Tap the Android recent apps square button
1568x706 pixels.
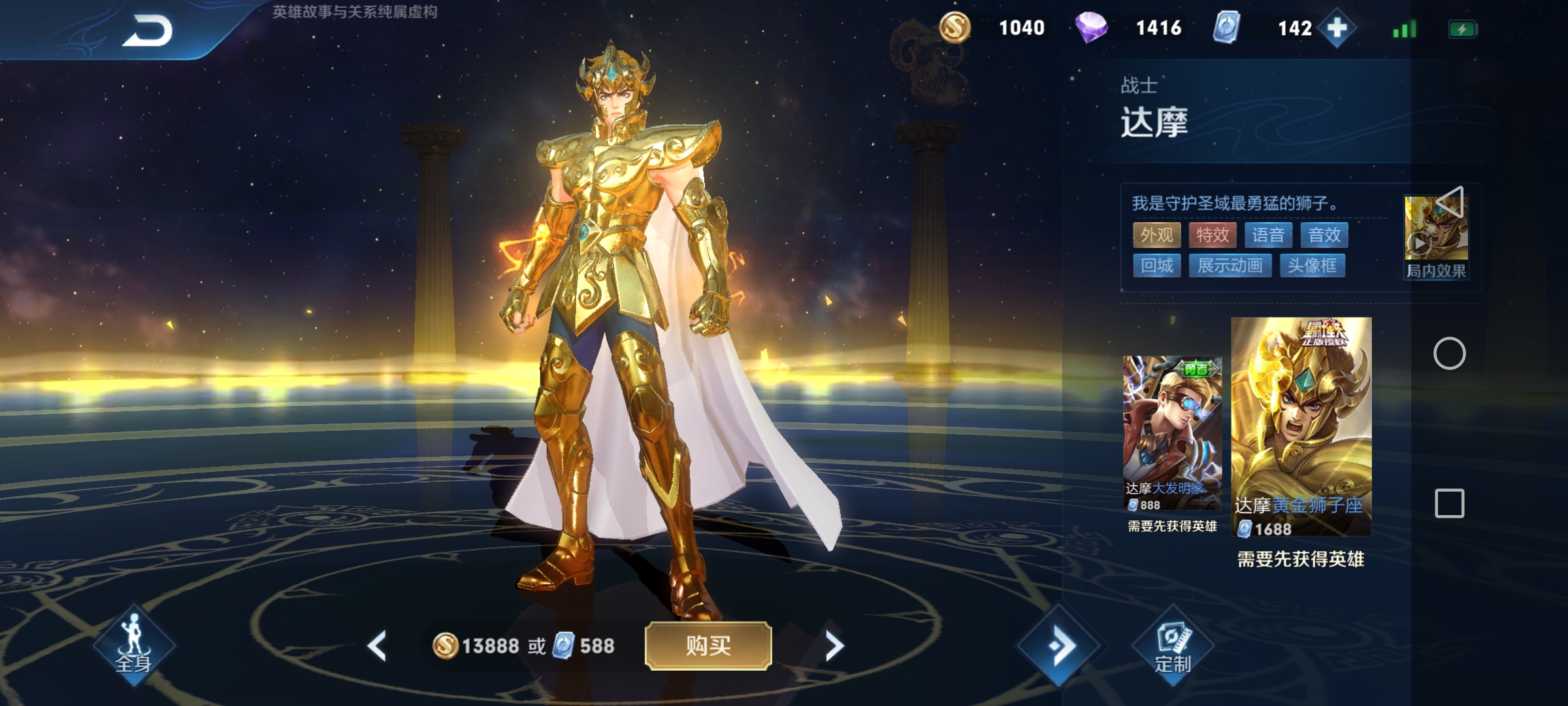click(x=1449, y=503)
